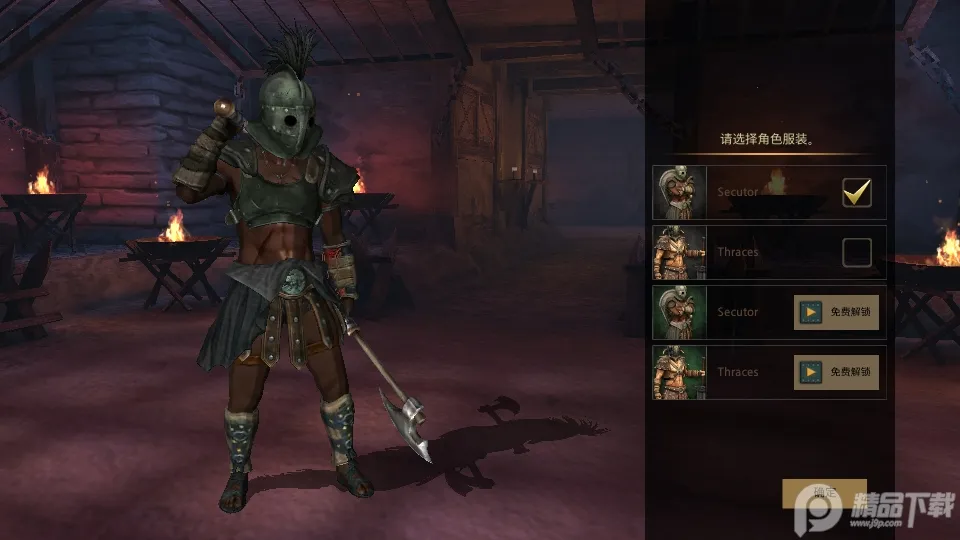Unlock the green Secutor outfit for free
960x540 pixels.
(x=836, y=312)
